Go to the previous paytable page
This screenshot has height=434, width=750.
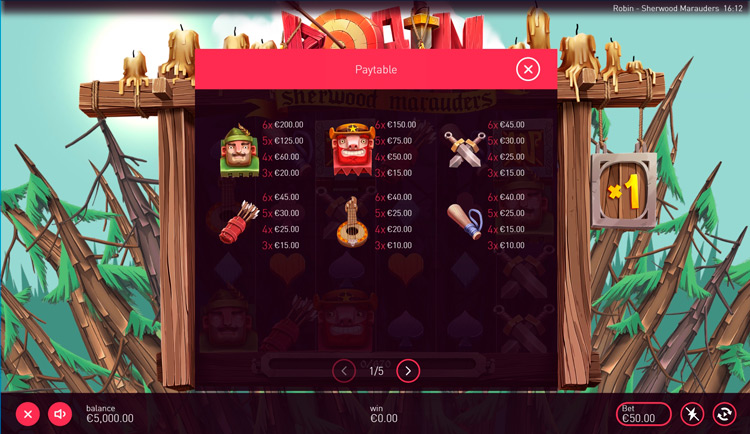(x=344, y=371)
